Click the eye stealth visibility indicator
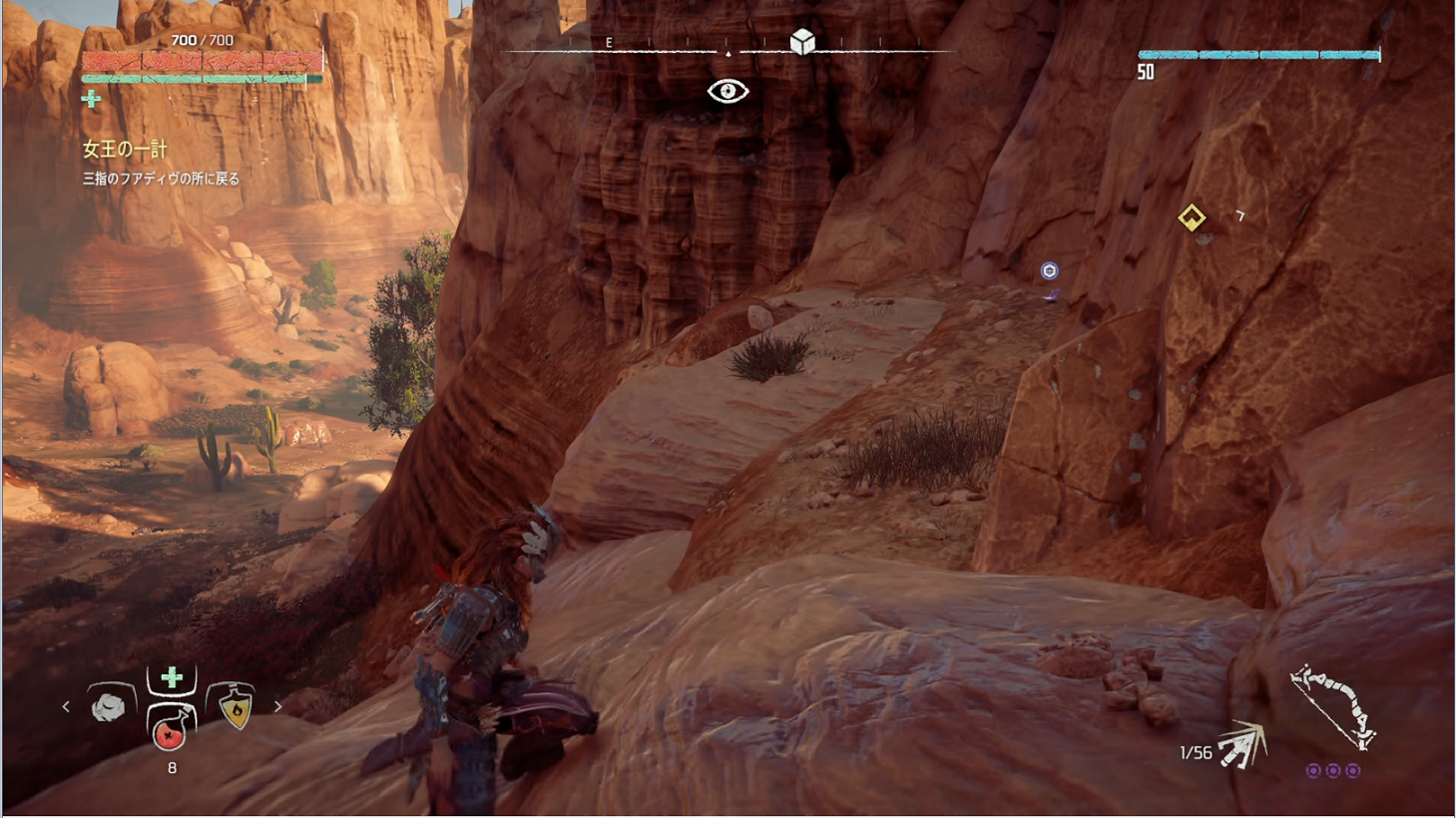This screenshot has width=1456, height=818. pos(728,92)
